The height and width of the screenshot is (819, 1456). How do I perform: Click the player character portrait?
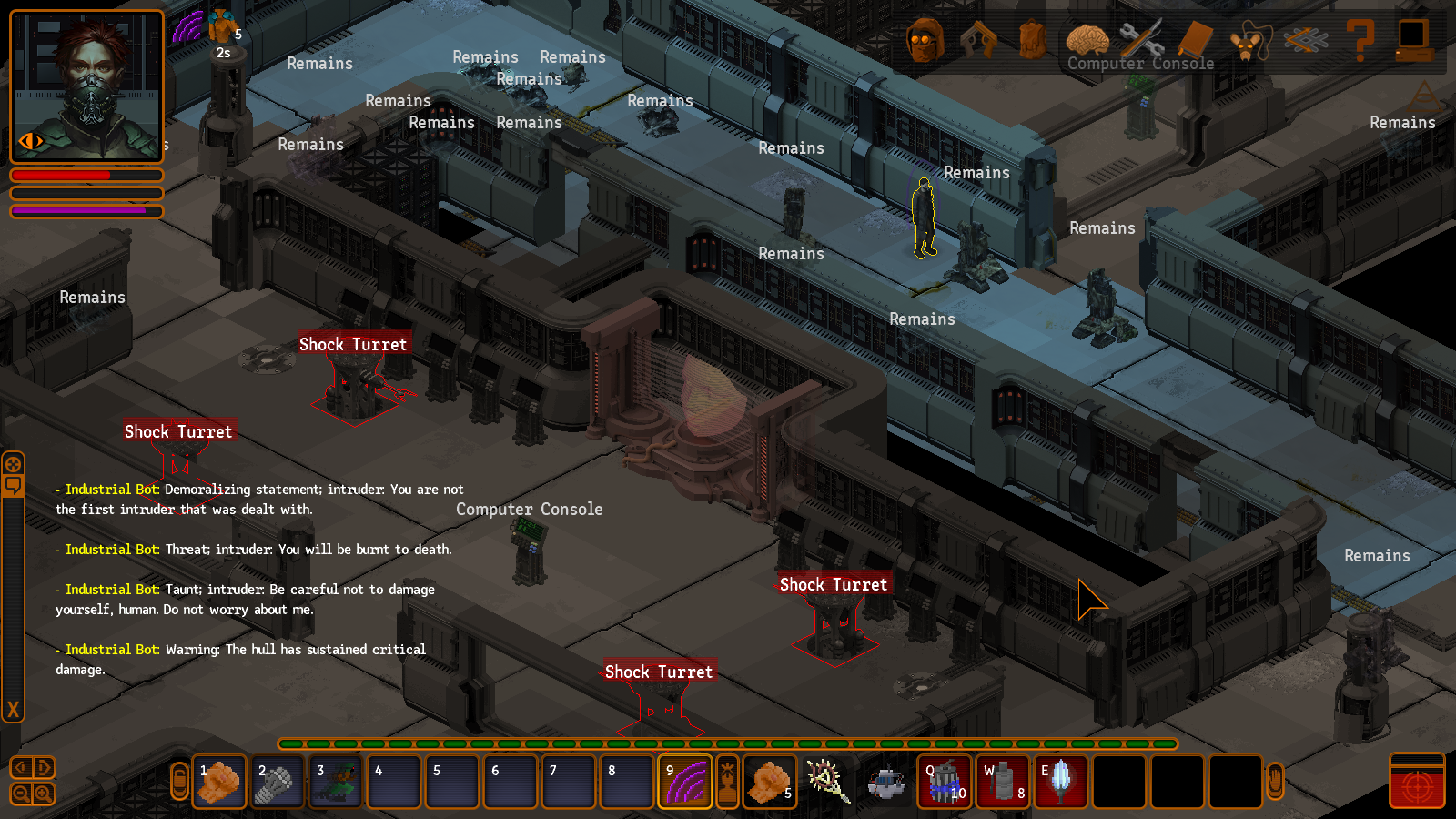pos(86,86)
